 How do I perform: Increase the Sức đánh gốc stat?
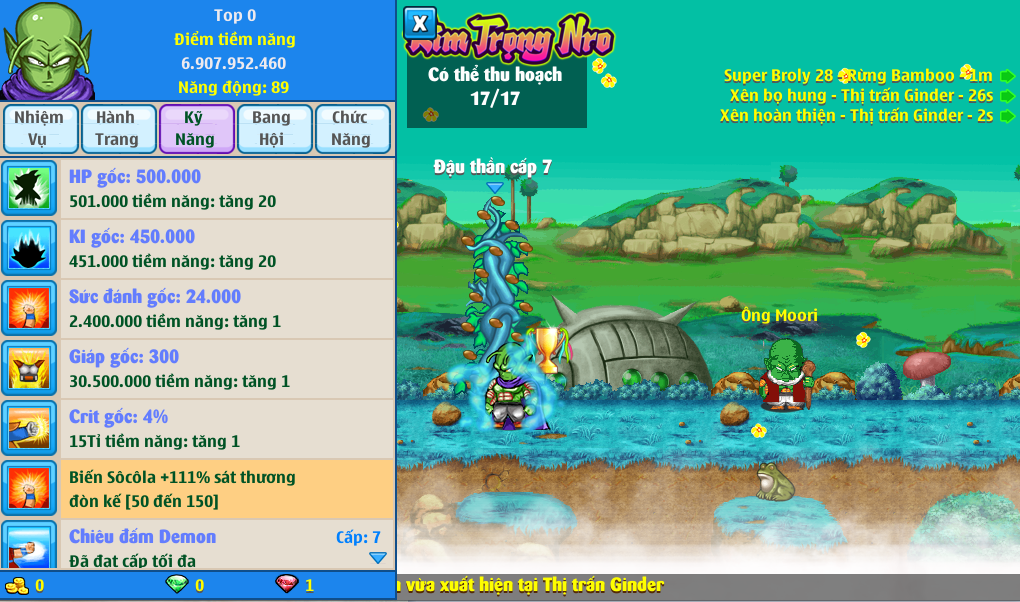click(198, 309)
